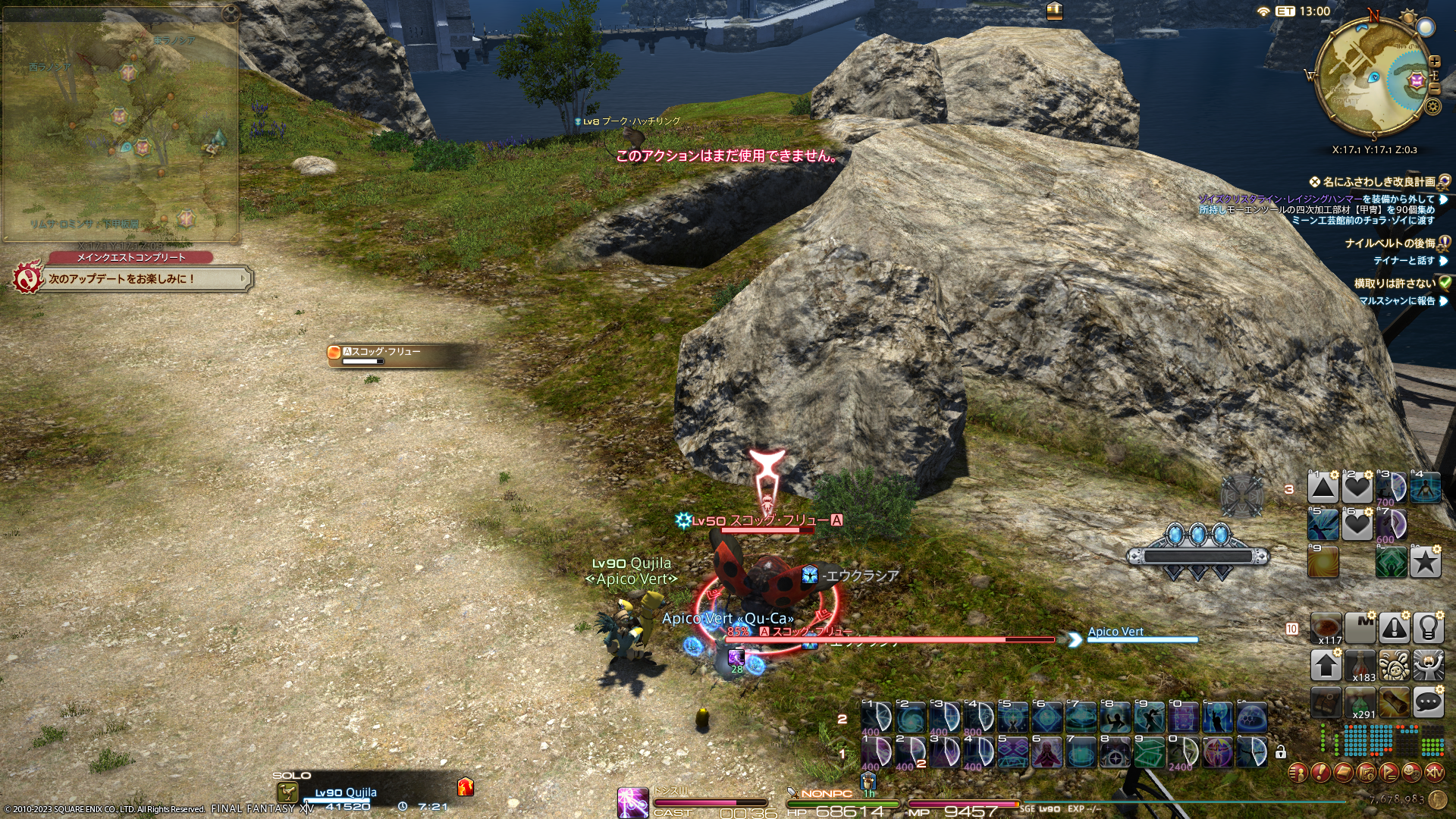Select quest 名にふさわしき改良計画 in tracker
Image resolution: width=1456 pixels, height=819 pixels.
click(x=1379, y=182)
